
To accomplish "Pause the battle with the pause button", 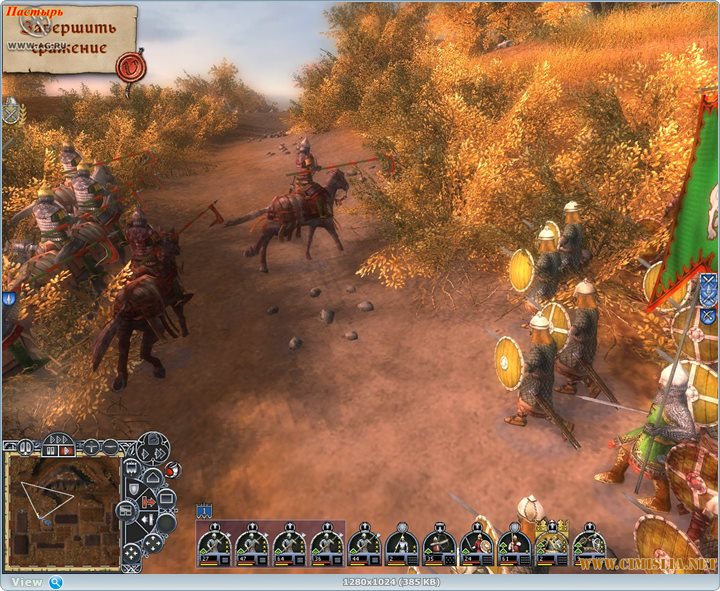I will click(51, 451).
